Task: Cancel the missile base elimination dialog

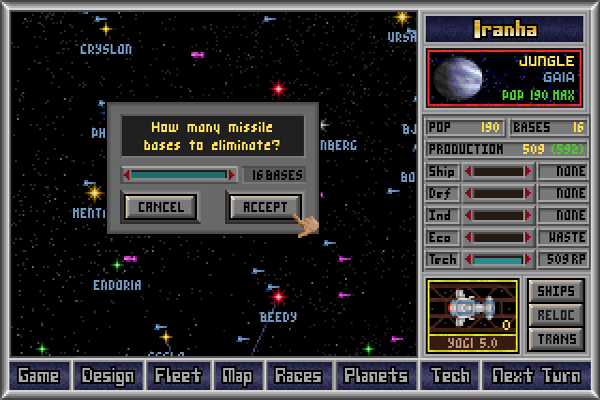Action: pyautogui.click(x=160, y=207)
